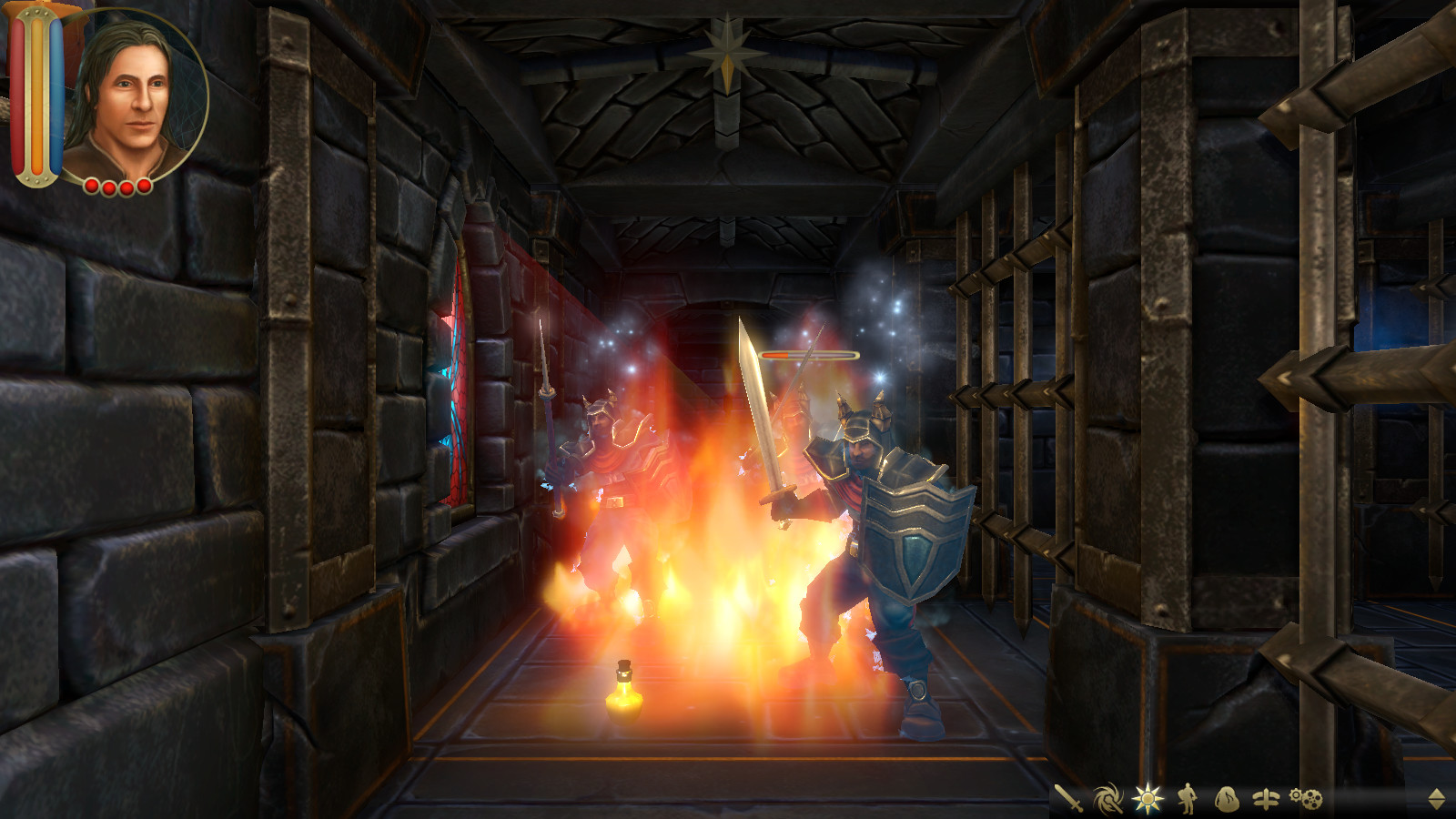1456x819 pixels.
Task: Click the rightmost red gem under the portrait
Action: pos(143,187)
